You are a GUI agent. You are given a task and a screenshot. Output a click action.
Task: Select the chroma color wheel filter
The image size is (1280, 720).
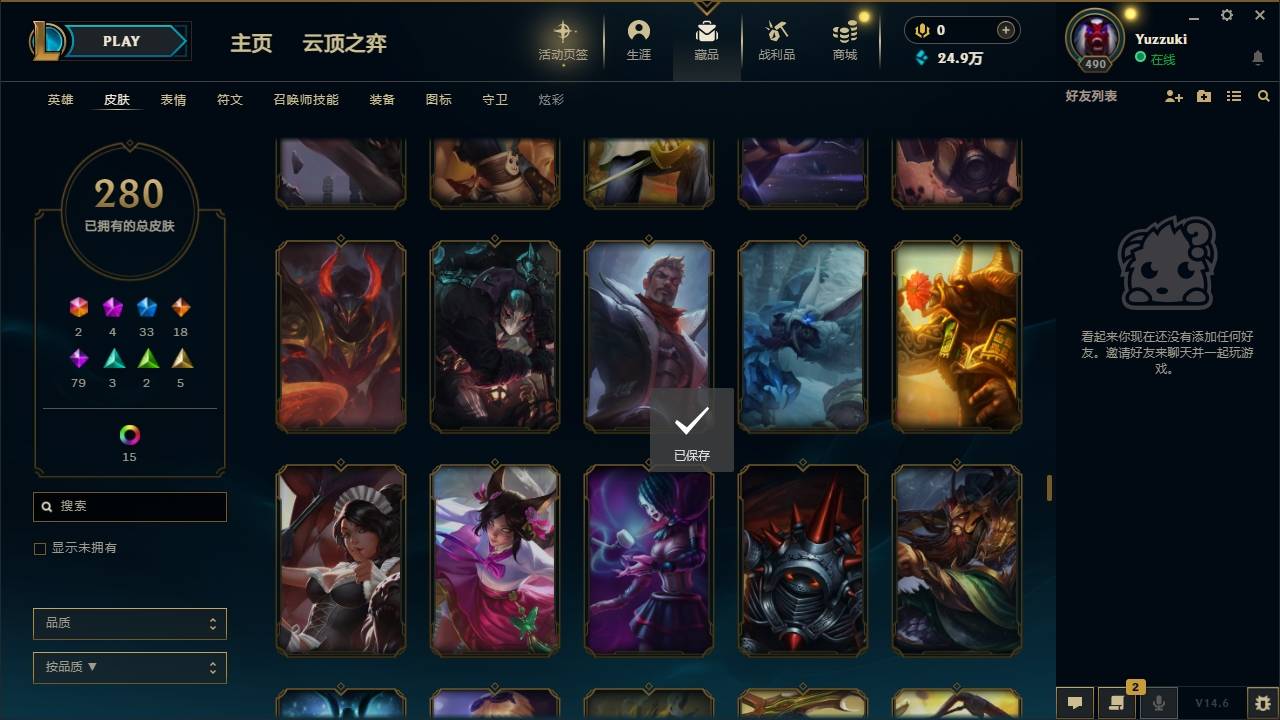click(x=128, y=436)
